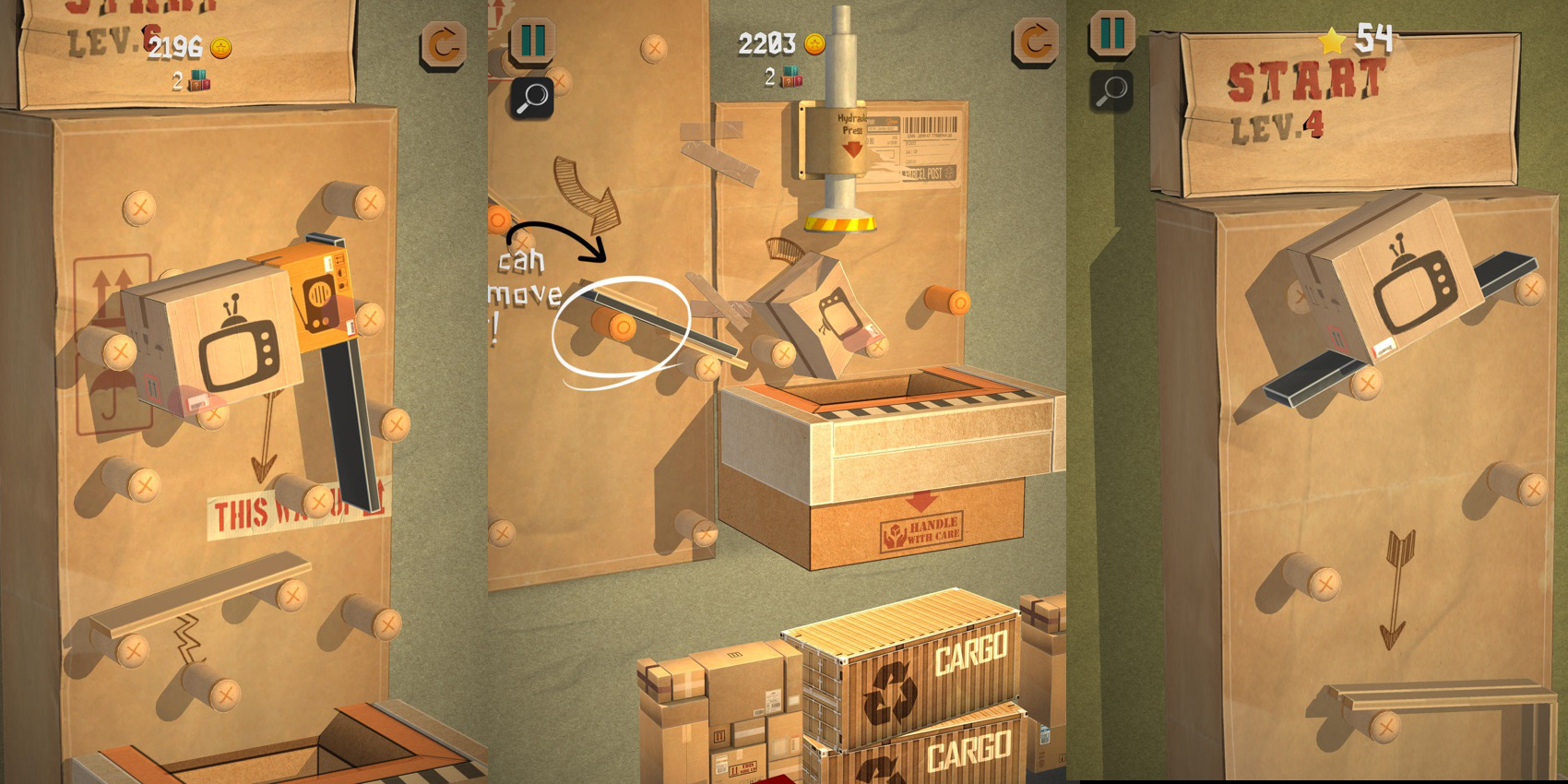Tap the tutorial-circled cork peg

click(621, 326)
